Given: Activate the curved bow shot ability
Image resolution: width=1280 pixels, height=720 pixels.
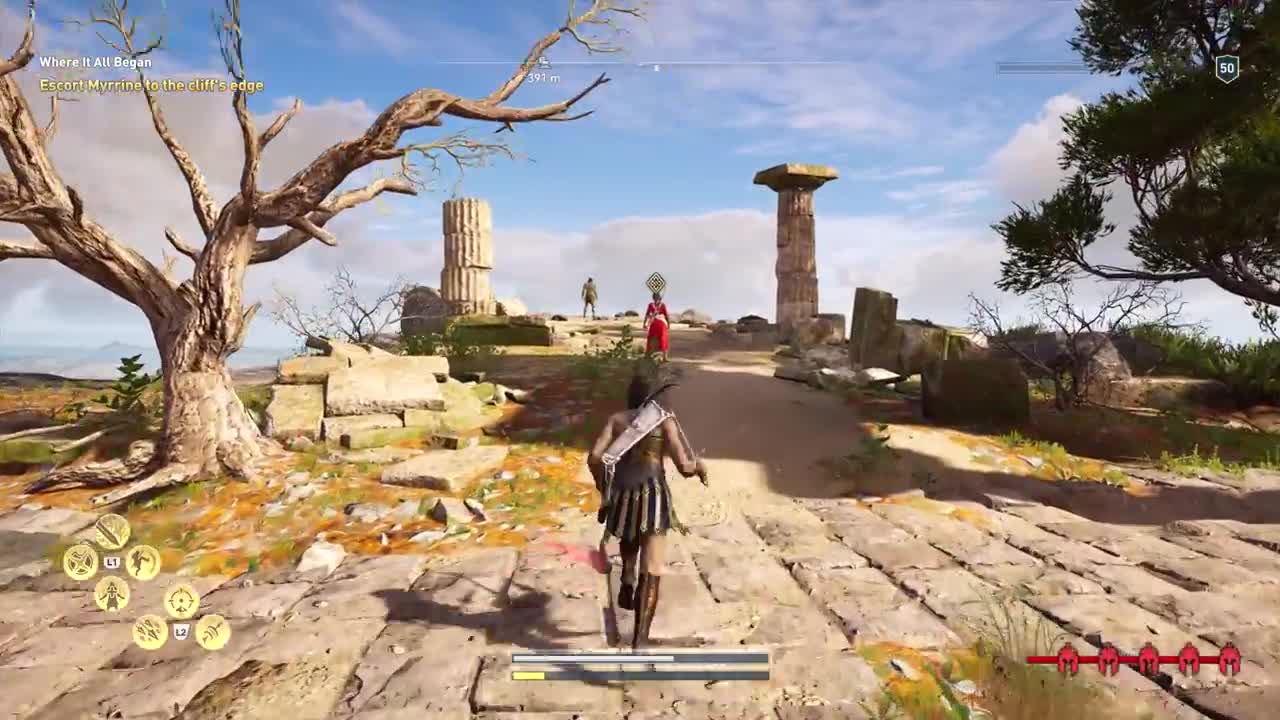Looking at the screenshot, I should click(213, 632).
